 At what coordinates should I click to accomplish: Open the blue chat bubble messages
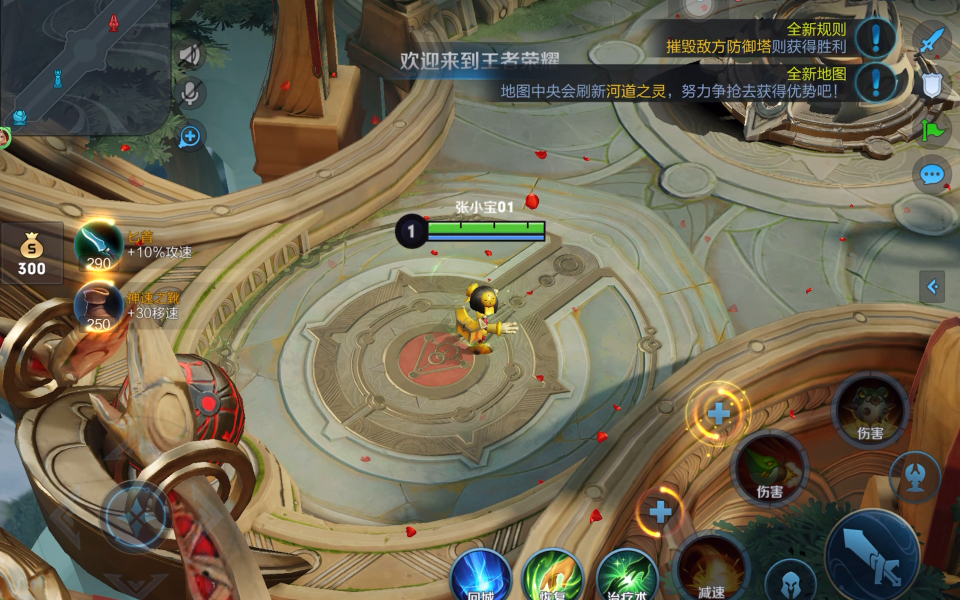tap(932, 175)
